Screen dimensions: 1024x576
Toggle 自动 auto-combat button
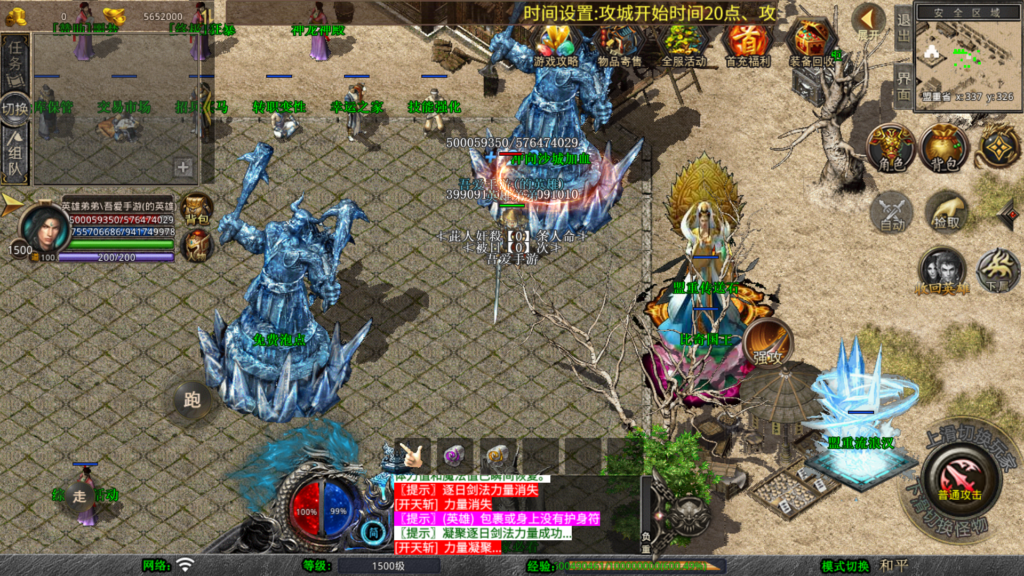pos(891,213)
